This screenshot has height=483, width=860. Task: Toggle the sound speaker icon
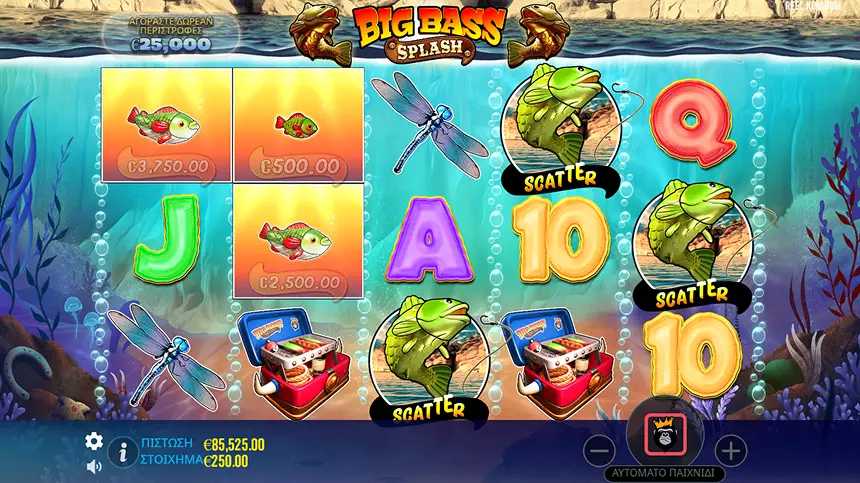(94, 465)
